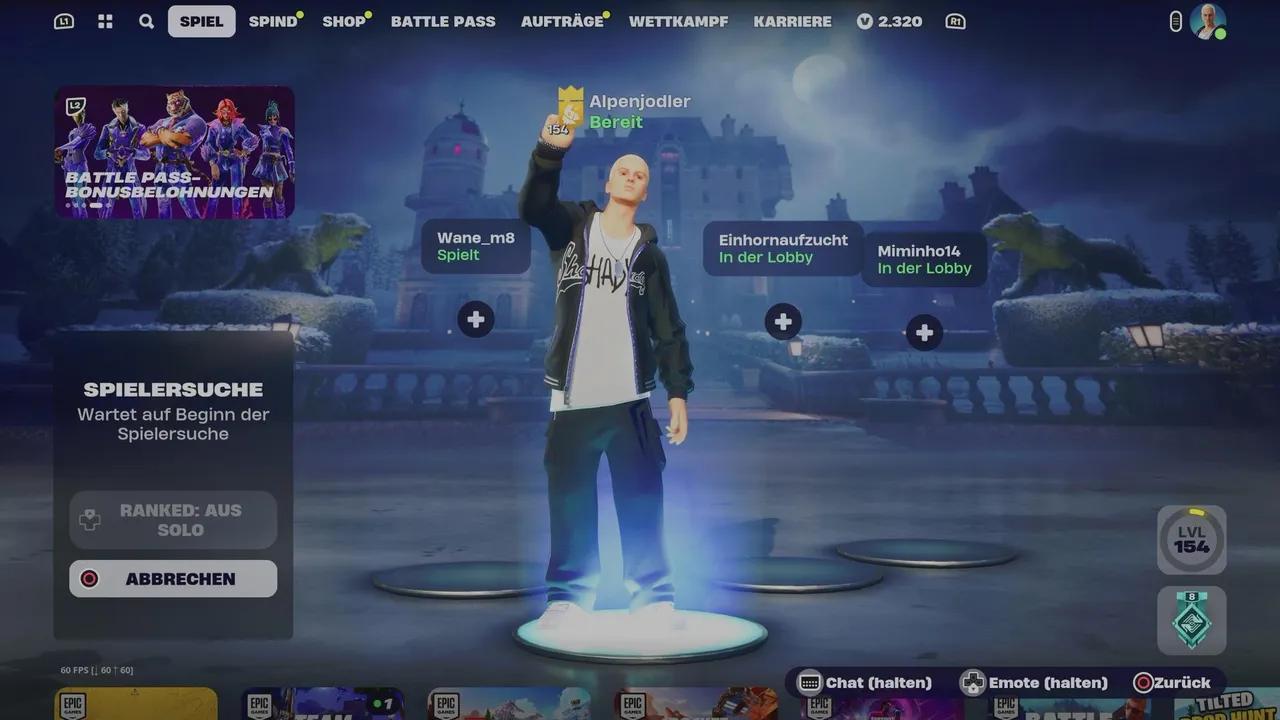The width and height of the screenshot is (1280, 720).
Task: Click the plus icon below Wane_m8
Action: coord(475,319)
